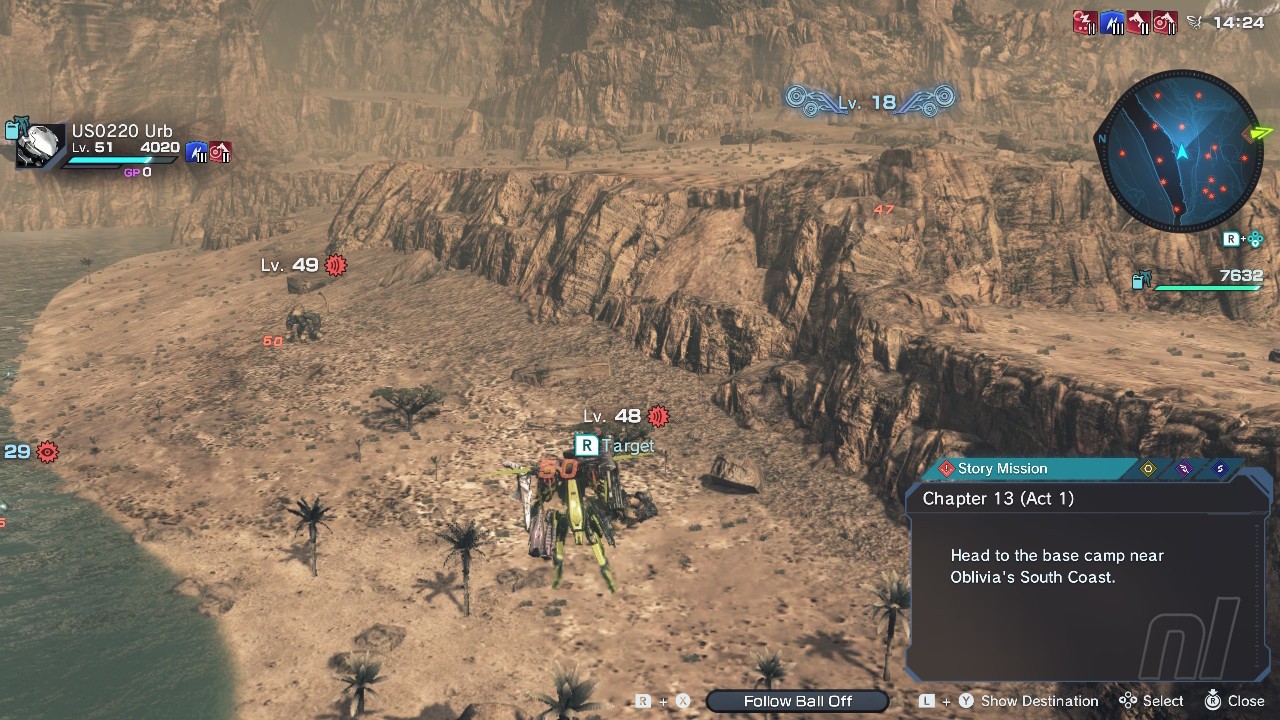This screenshot has width=1280, height=720.
Task: Click the blue lightning status icon near clock
Action: click(x=1112, y=23)
